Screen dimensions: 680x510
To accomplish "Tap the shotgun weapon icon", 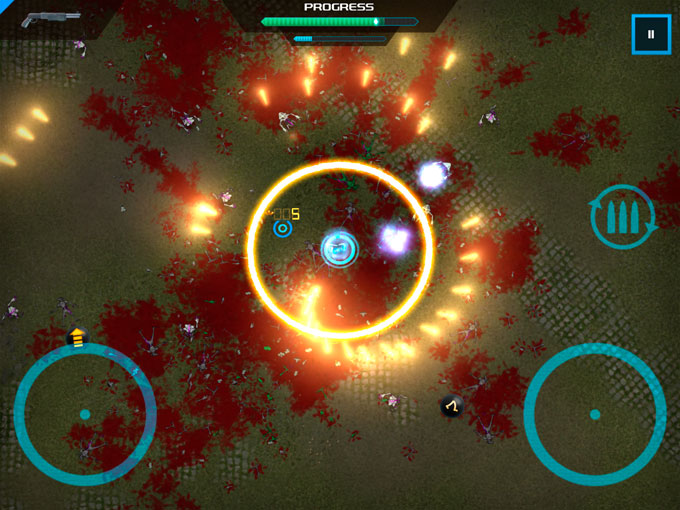I will [51, 19].
